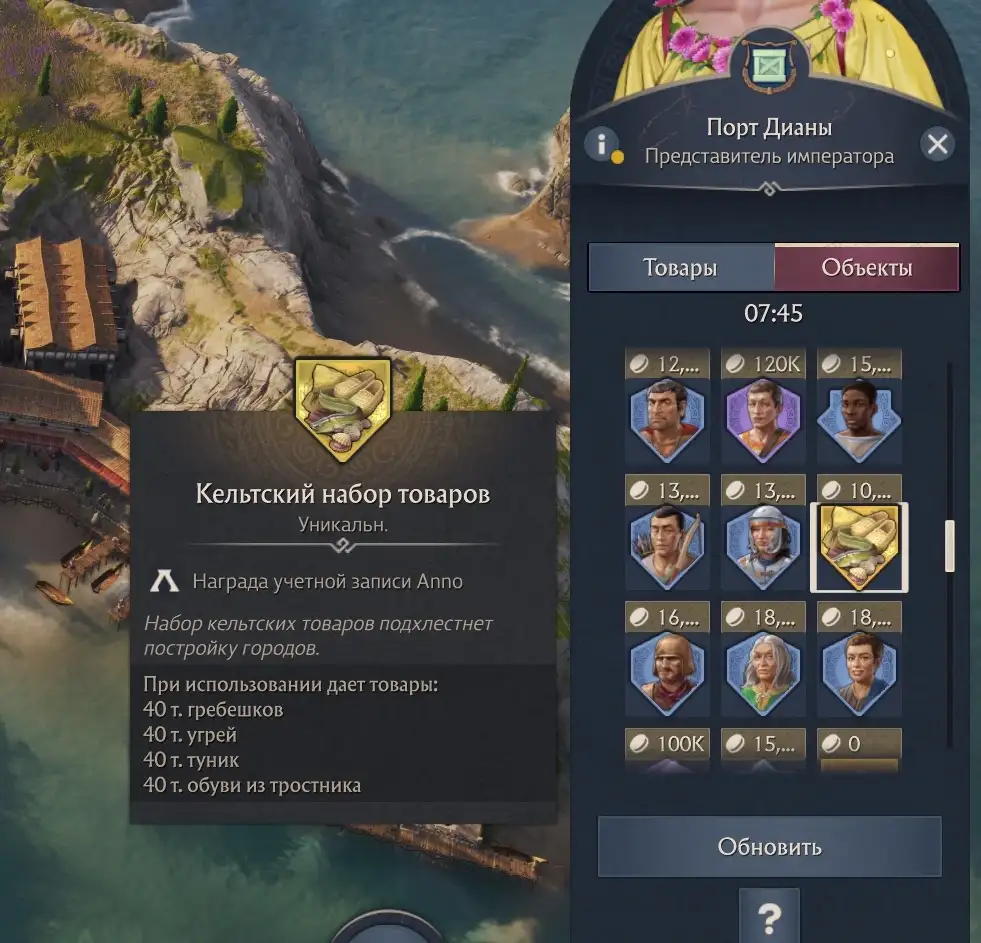The width and height of the screenshot is (981, 943).
Task: Refresh offers with the Обновить button
Action: [x=769, y=847]
